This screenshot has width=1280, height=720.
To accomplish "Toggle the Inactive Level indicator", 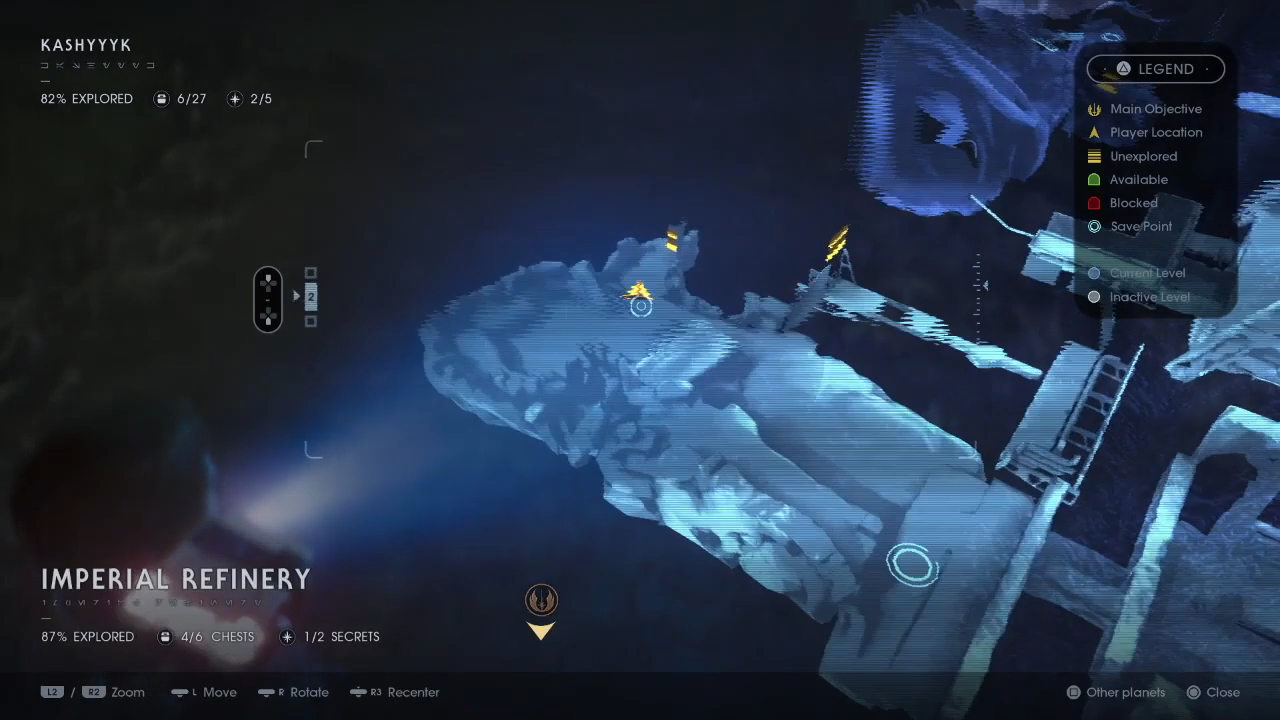I will [1095, 297].
